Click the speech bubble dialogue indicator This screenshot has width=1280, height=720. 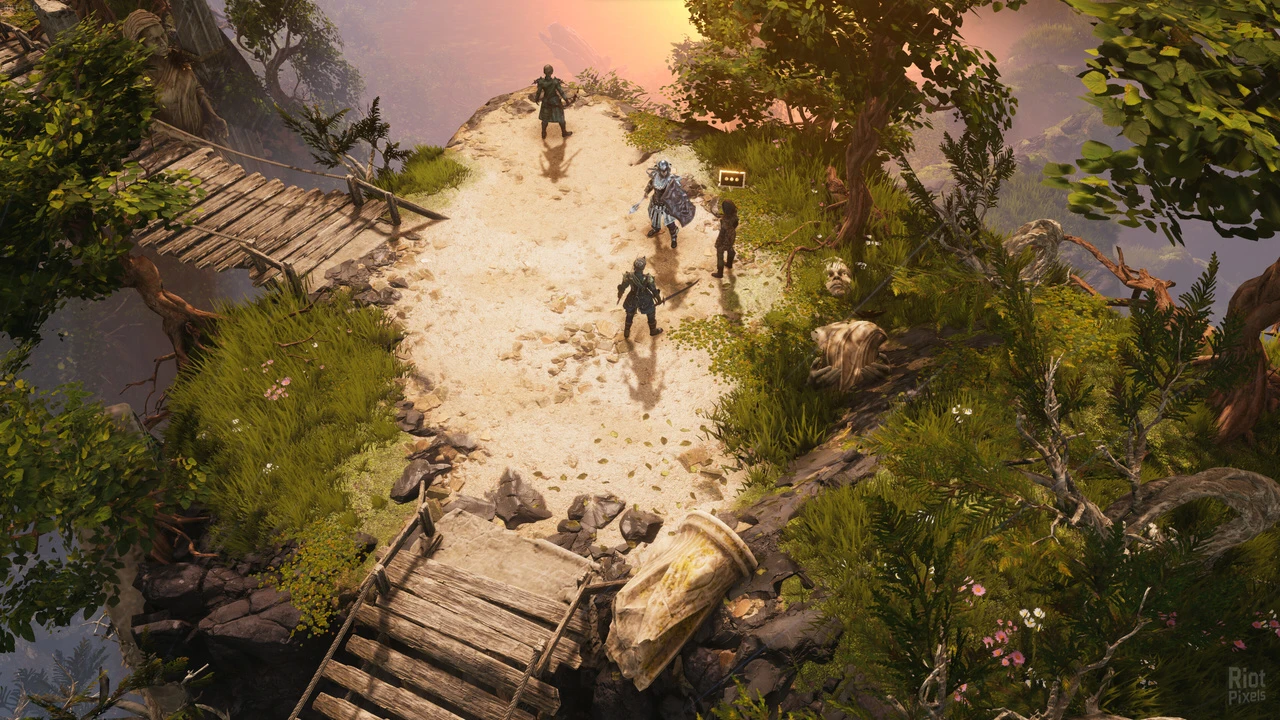coord(731,178)
